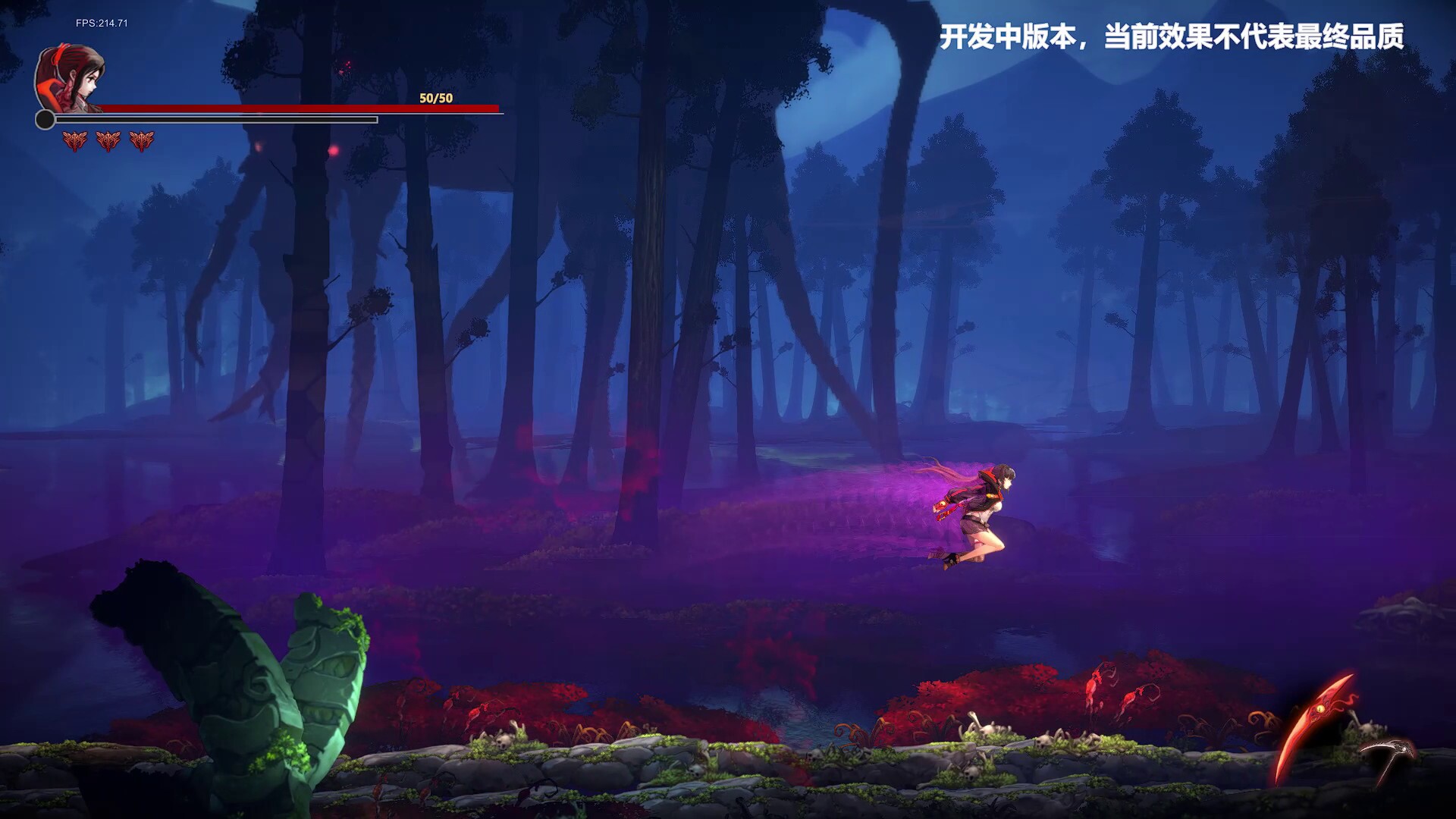
Task: Select the second red emblem charge icon
Action: click(x=108, y=140)
